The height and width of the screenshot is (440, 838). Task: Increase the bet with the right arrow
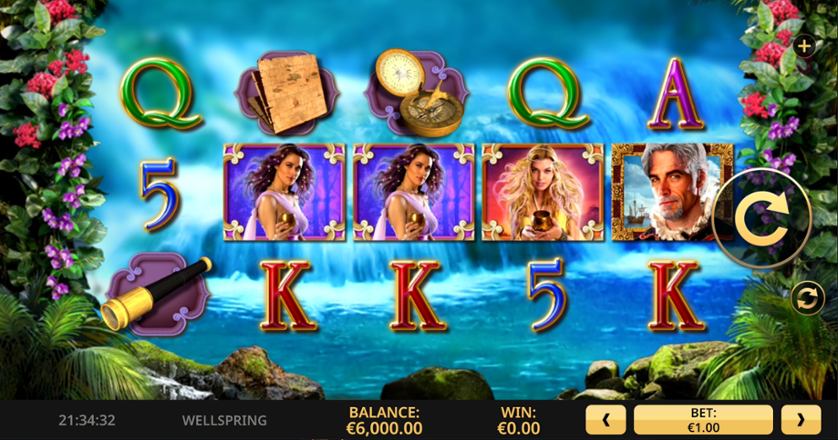[x=800, y=420]
